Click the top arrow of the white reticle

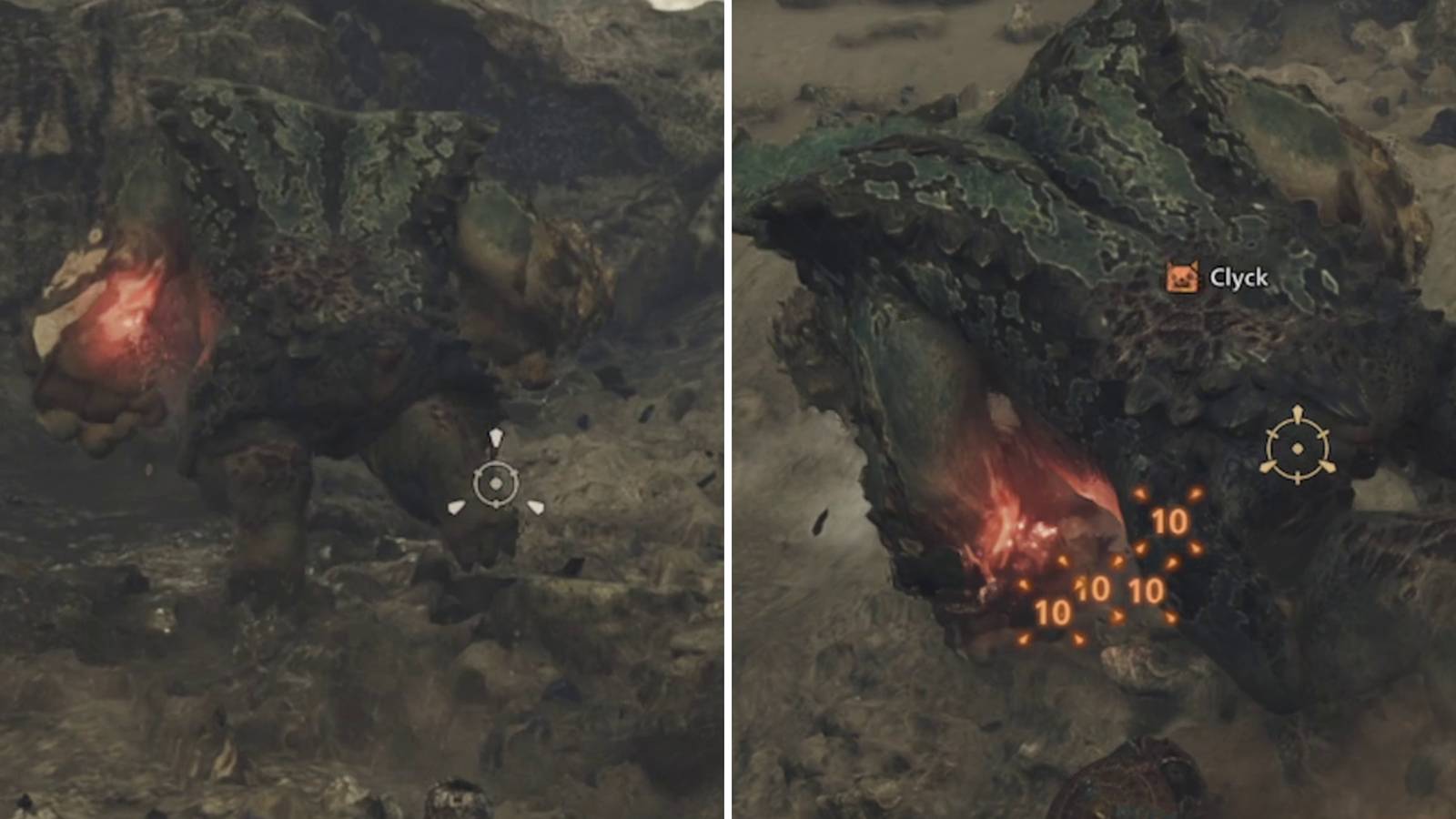tap(496, 437)
